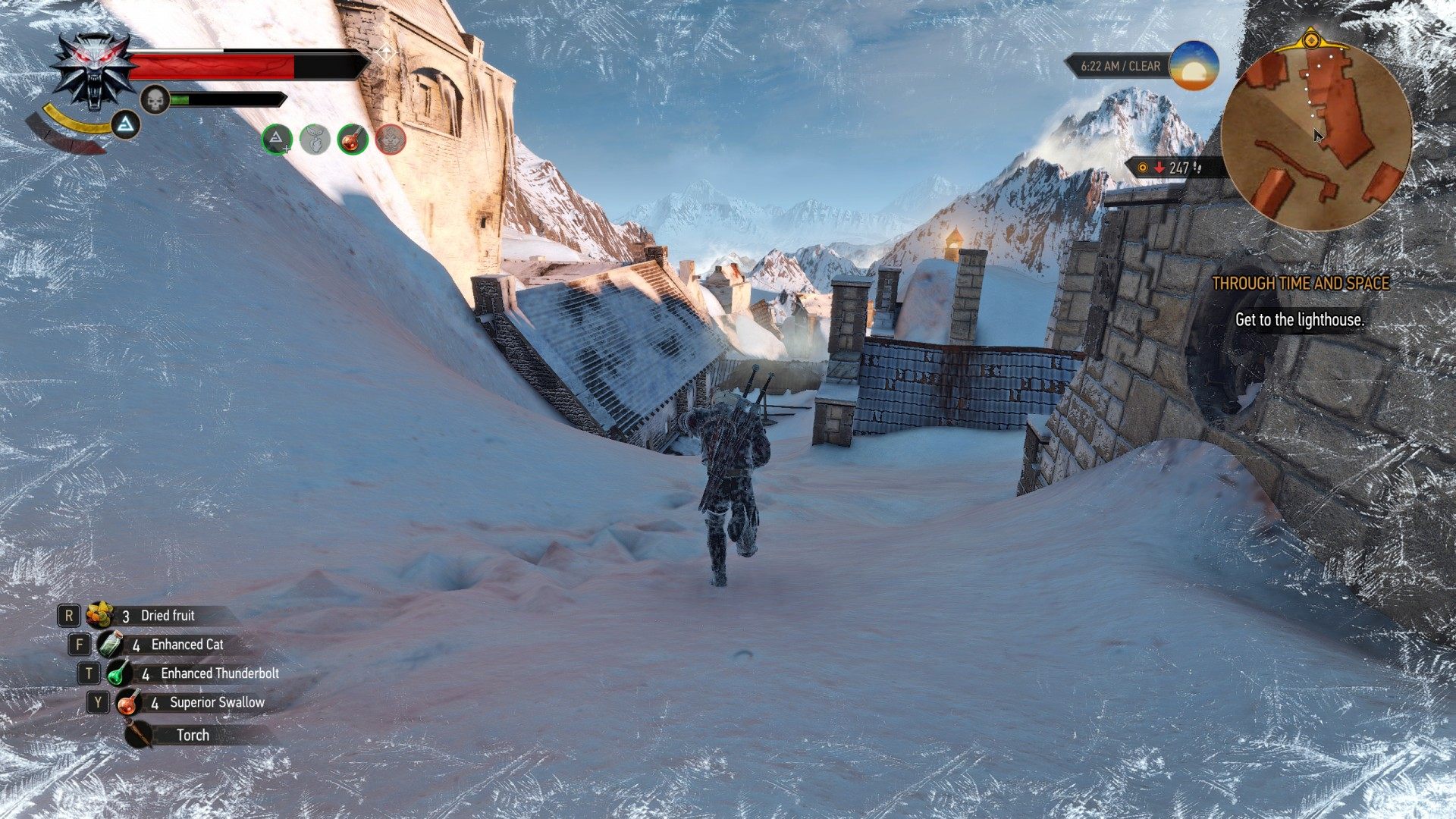Inspect the sign-with-plus buff icon

click(x=277, y=140)
